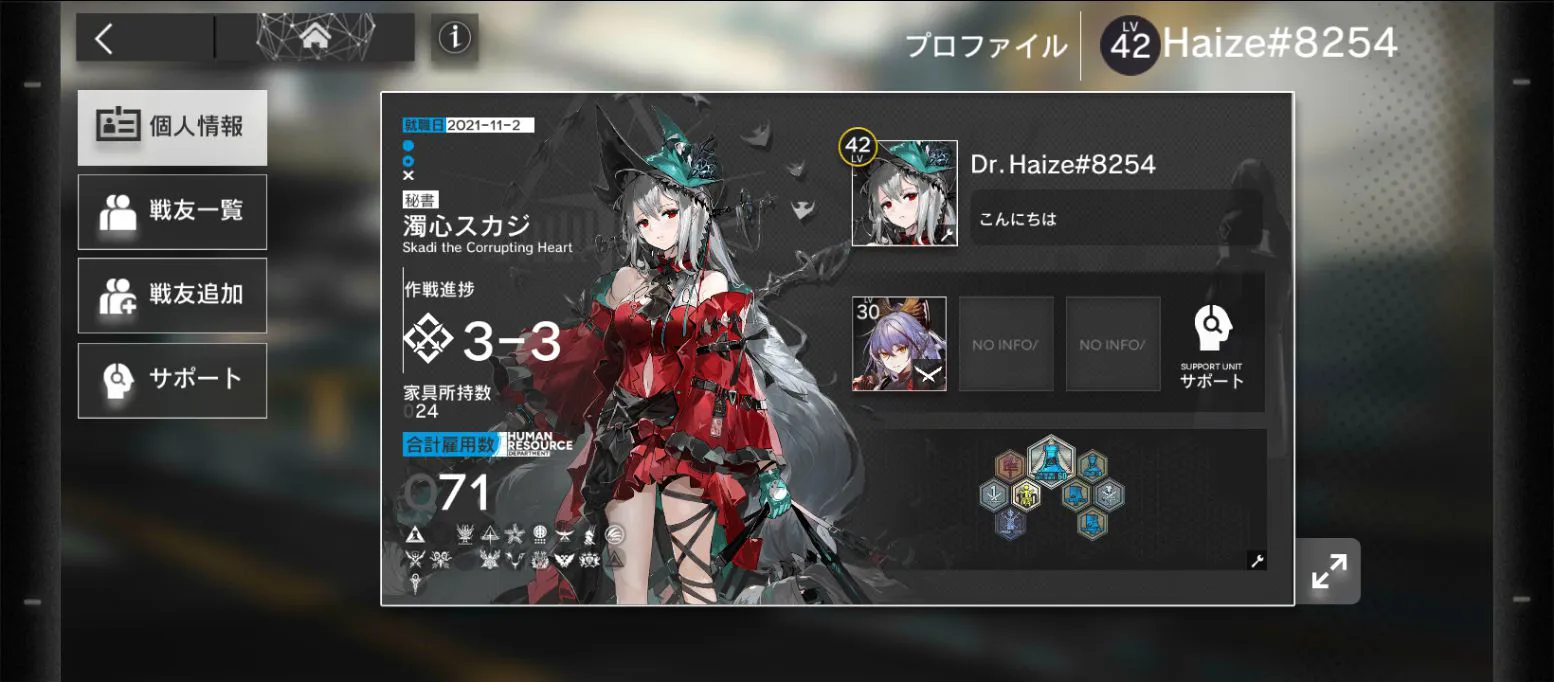Switch to the 個人情報 tab
Viewport: 1554px width, 682px height.
pos(172,127)
